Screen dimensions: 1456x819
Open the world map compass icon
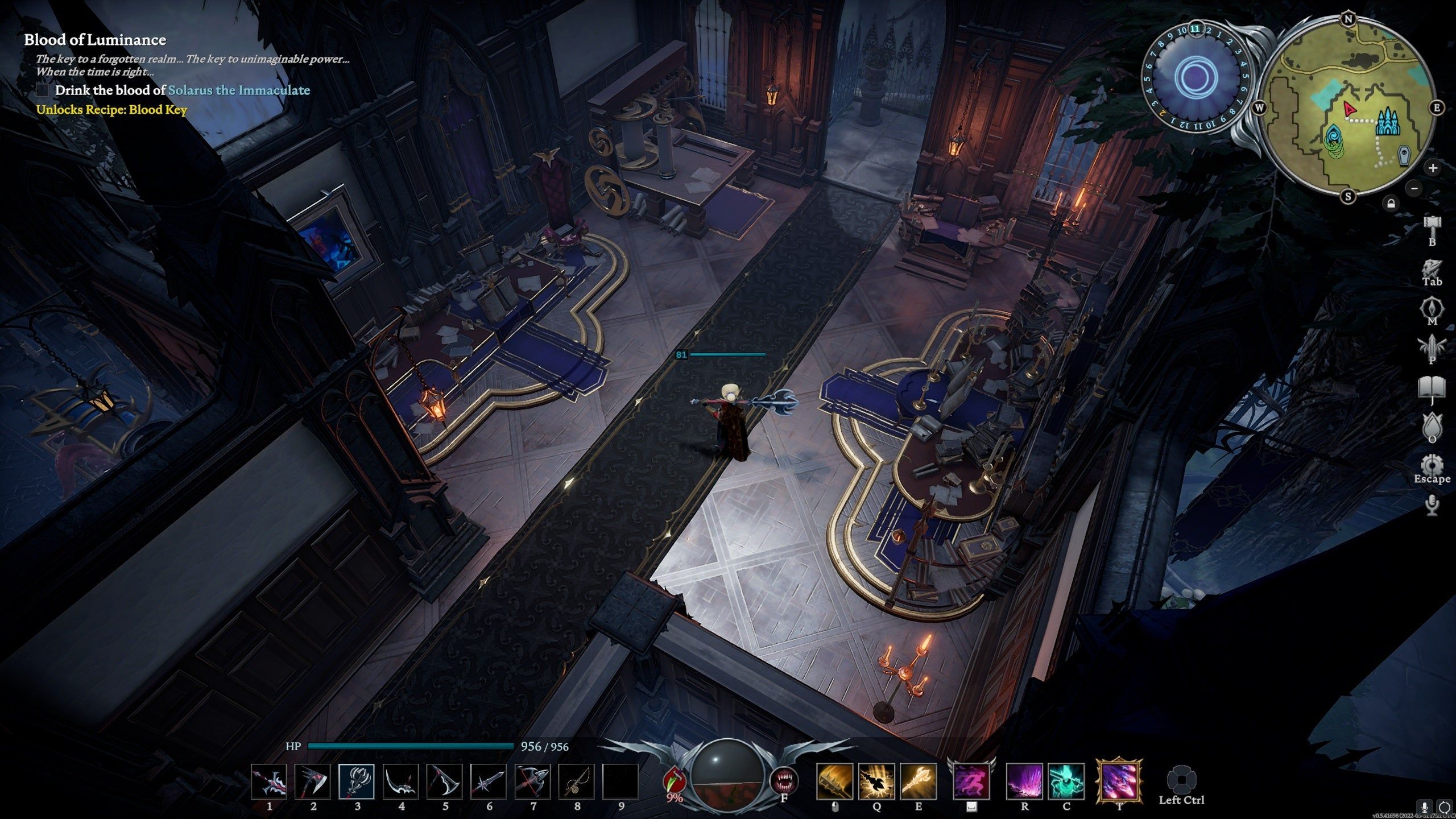point(1432,309)
